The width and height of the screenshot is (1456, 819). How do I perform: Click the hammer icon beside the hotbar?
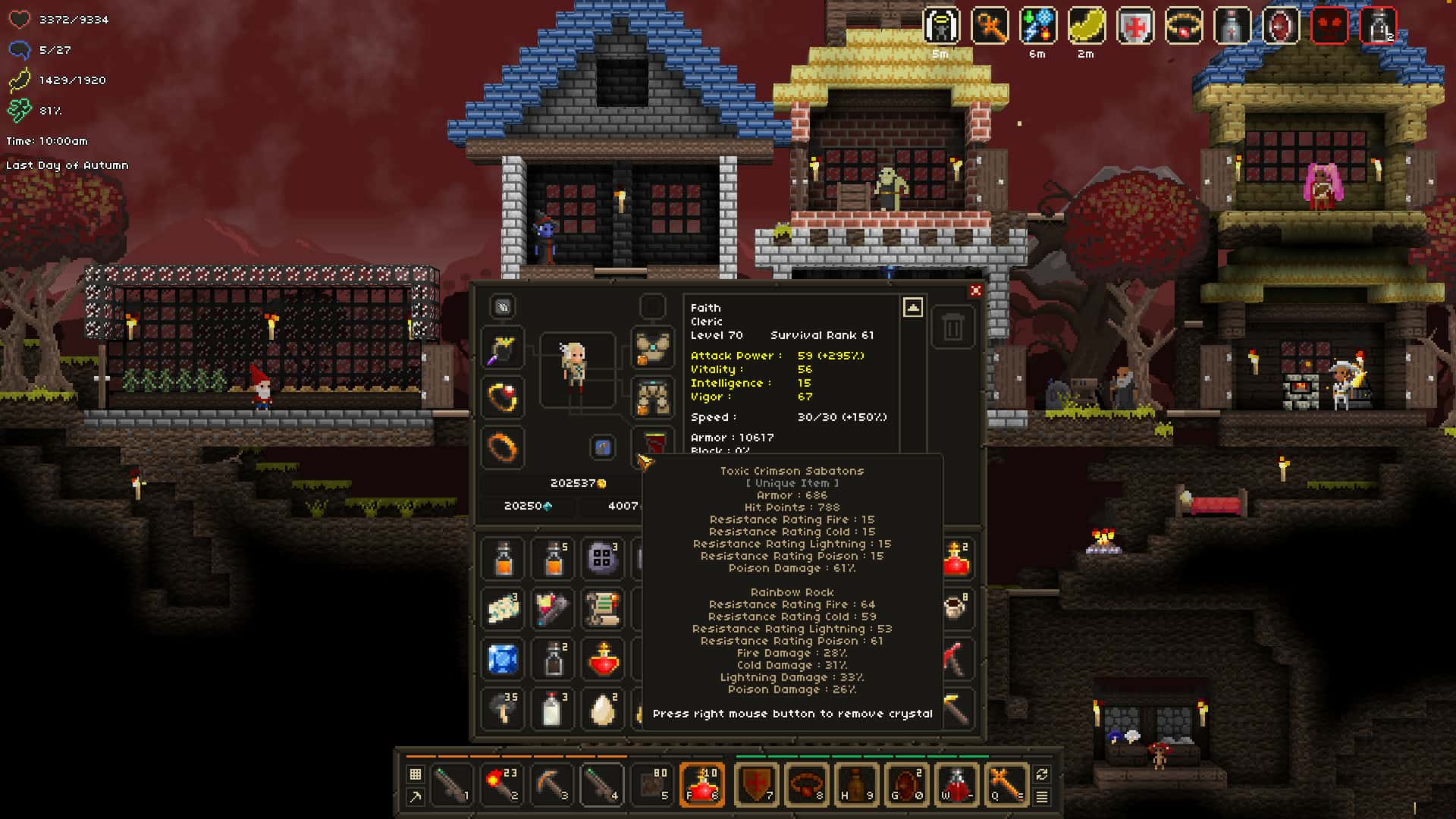point(416,797)
